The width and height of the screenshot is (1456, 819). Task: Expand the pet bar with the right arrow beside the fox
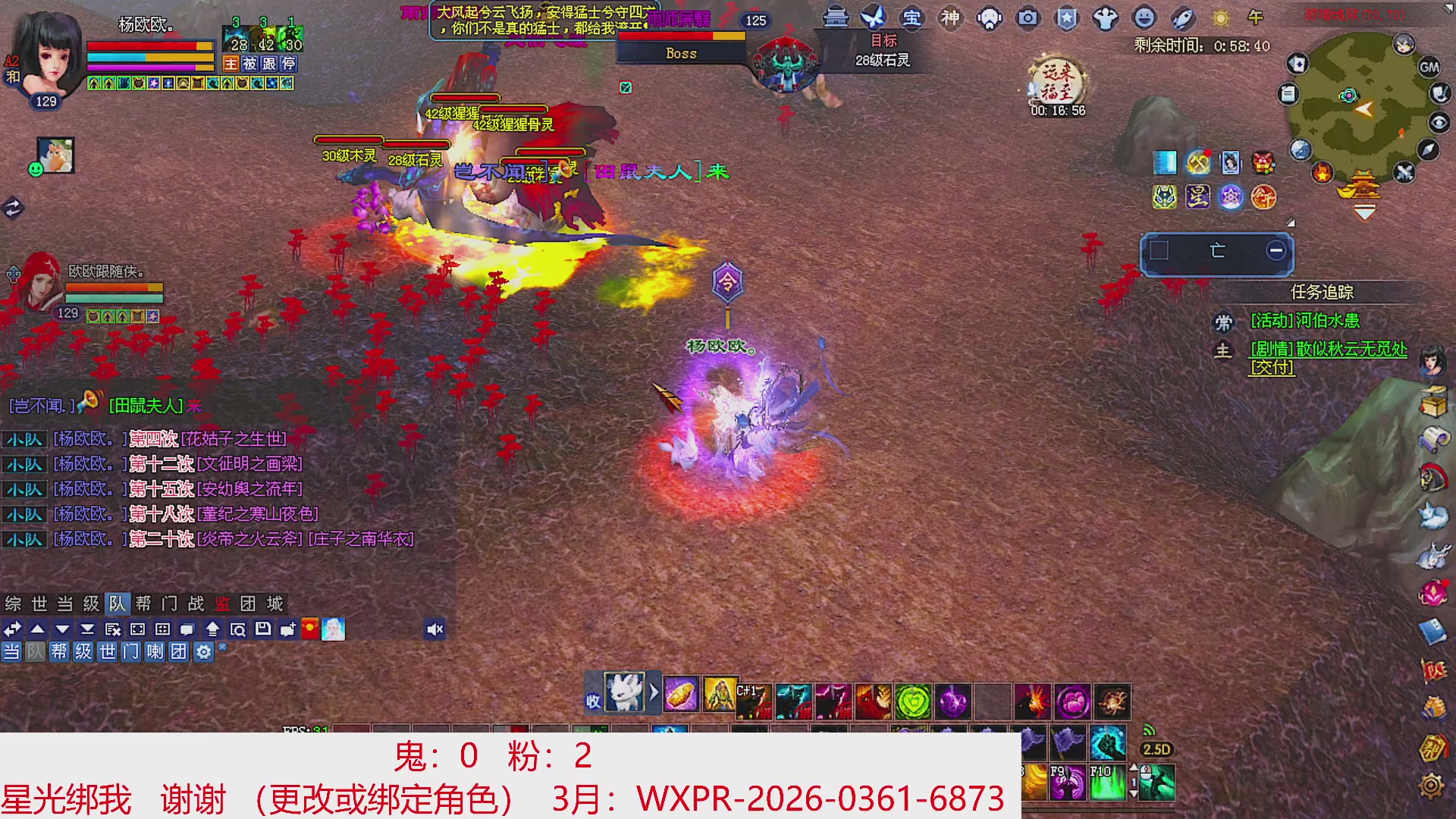click(x=655, y=693)
